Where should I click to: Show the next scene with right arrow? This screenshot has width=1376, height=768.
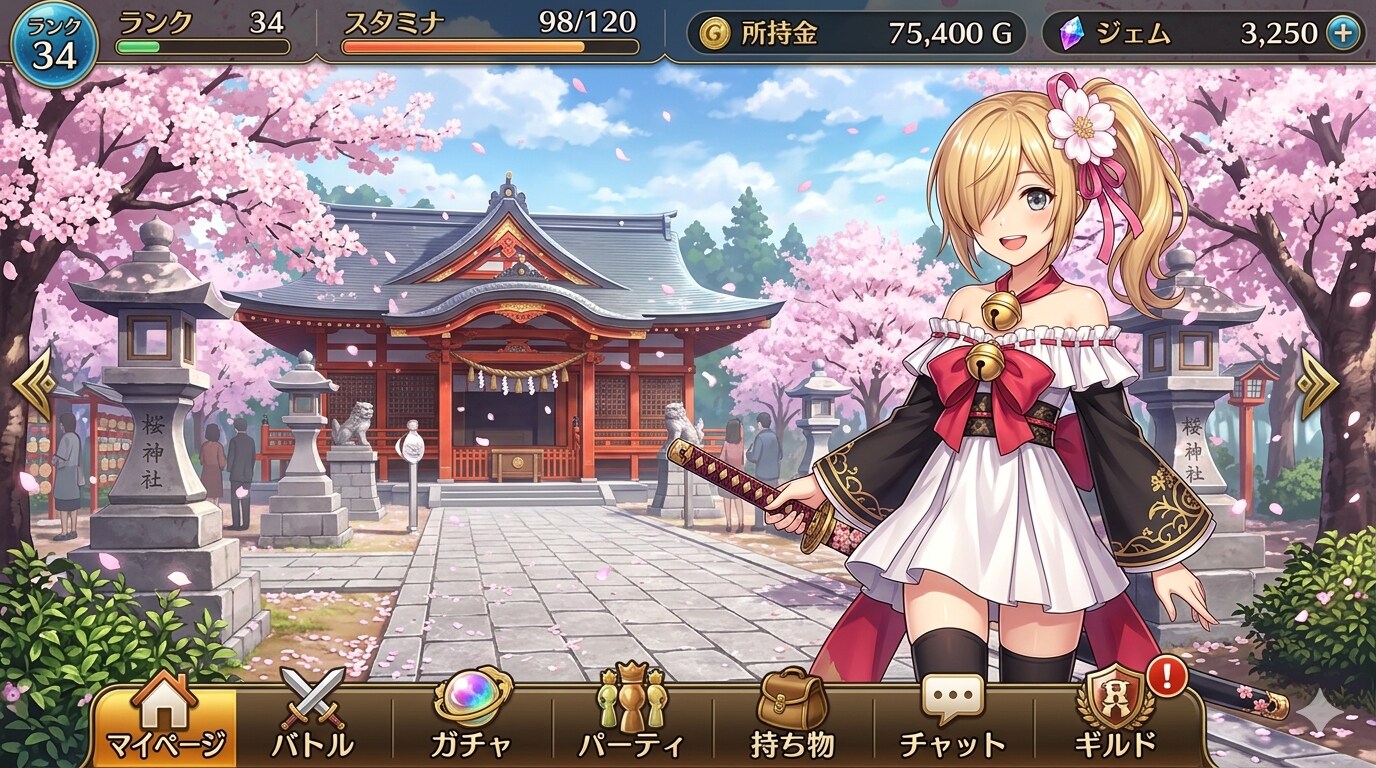pyautogui.click(x=1317, y=384)
